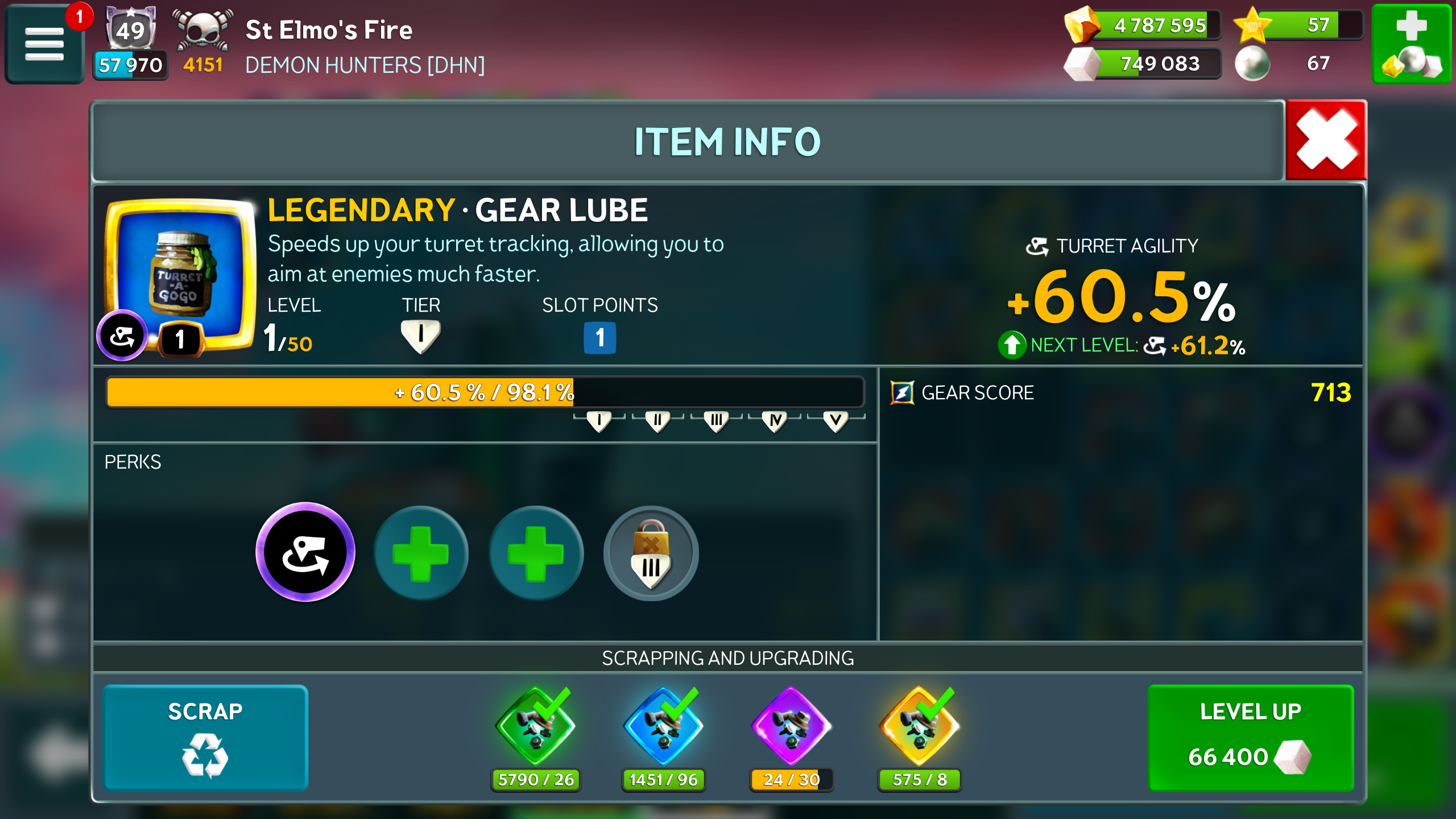Click the locked tier III perk slot
Image resolution: width=1456 pixels, height=819 pixels.
click(651, 553)
